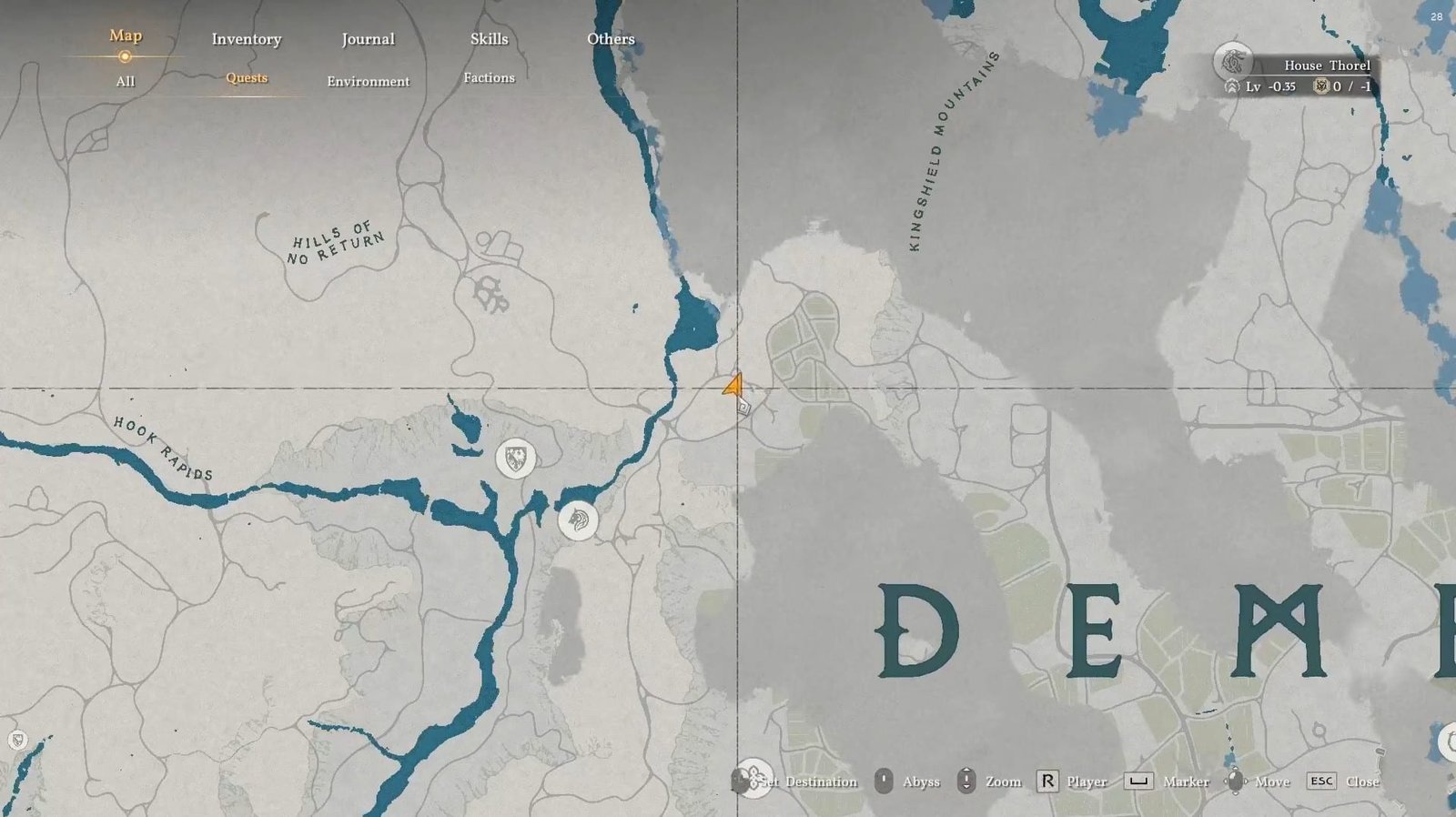1456x817 pixels.
Task: Select the Others tab
Action: click(611, 39)
